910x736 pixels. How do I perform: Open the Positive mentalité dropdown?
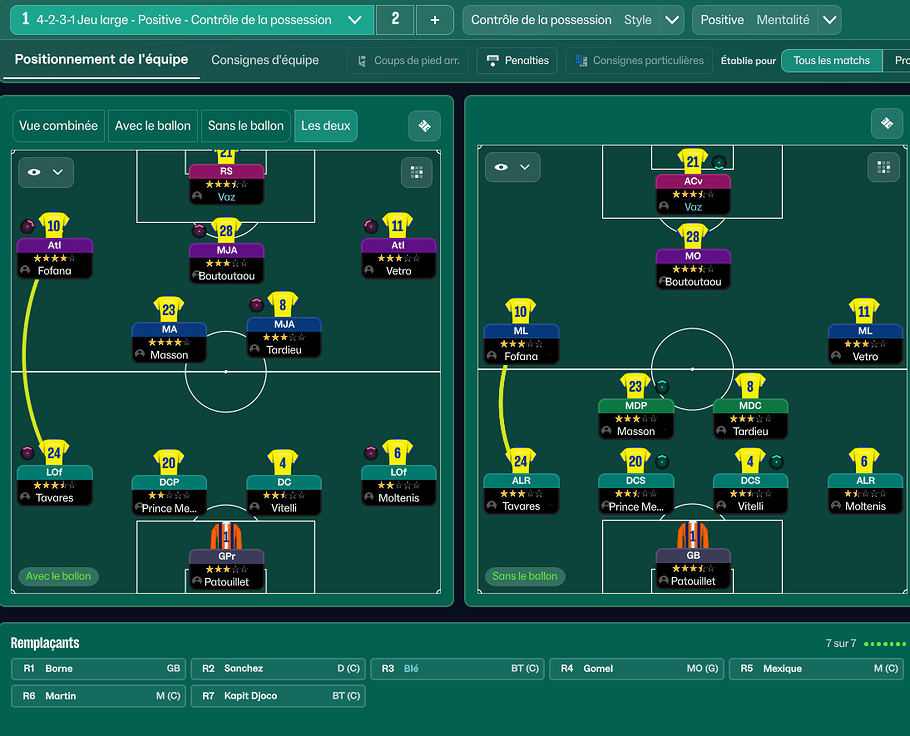[829, 20]
